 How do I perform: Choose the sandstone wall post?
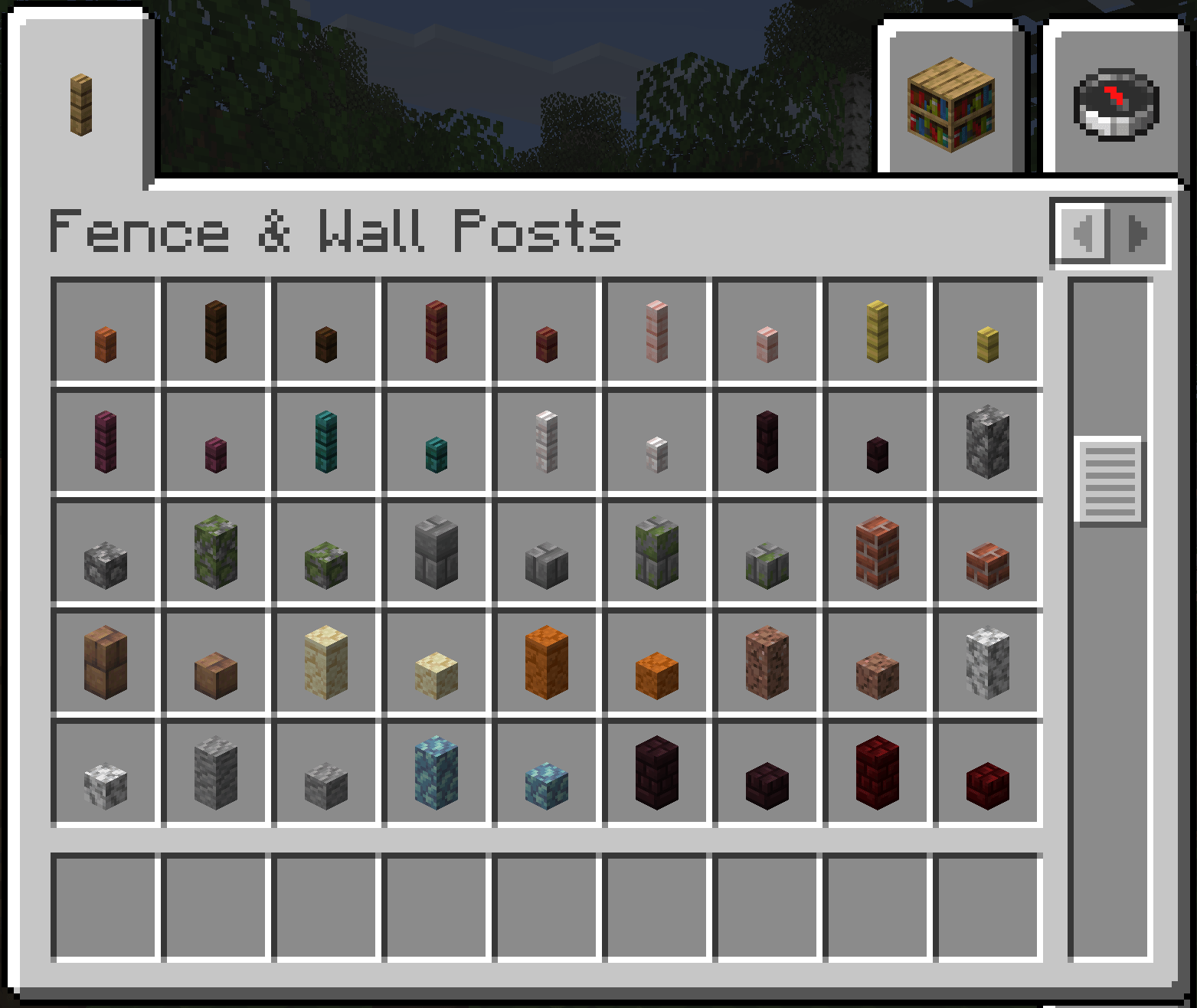326,663
